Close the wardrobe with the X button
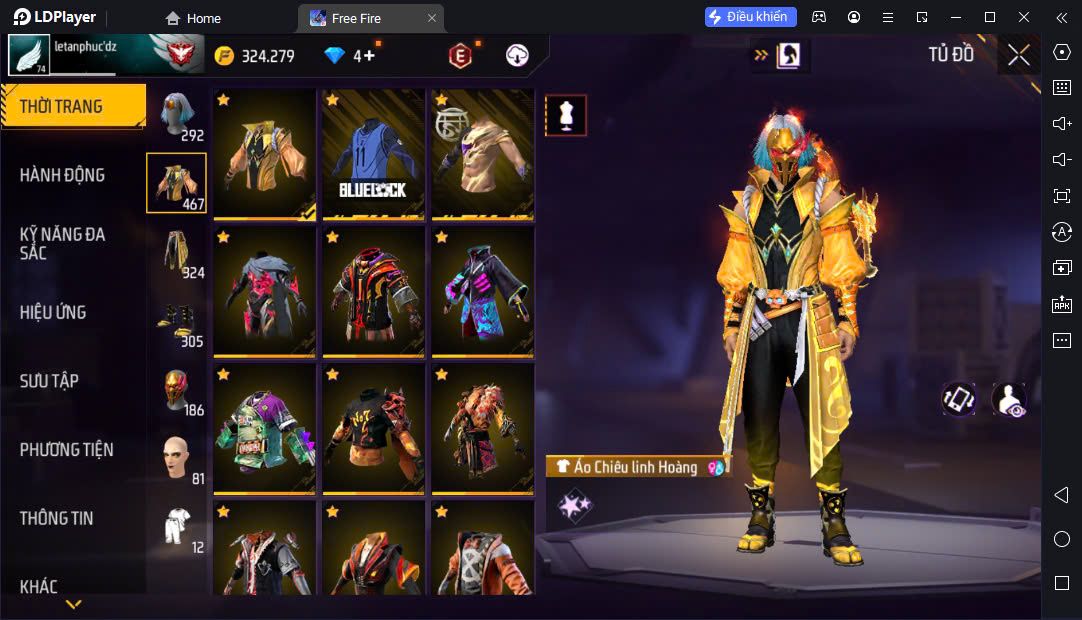Screen dimensions: 1082x620 click(1018, 55)
